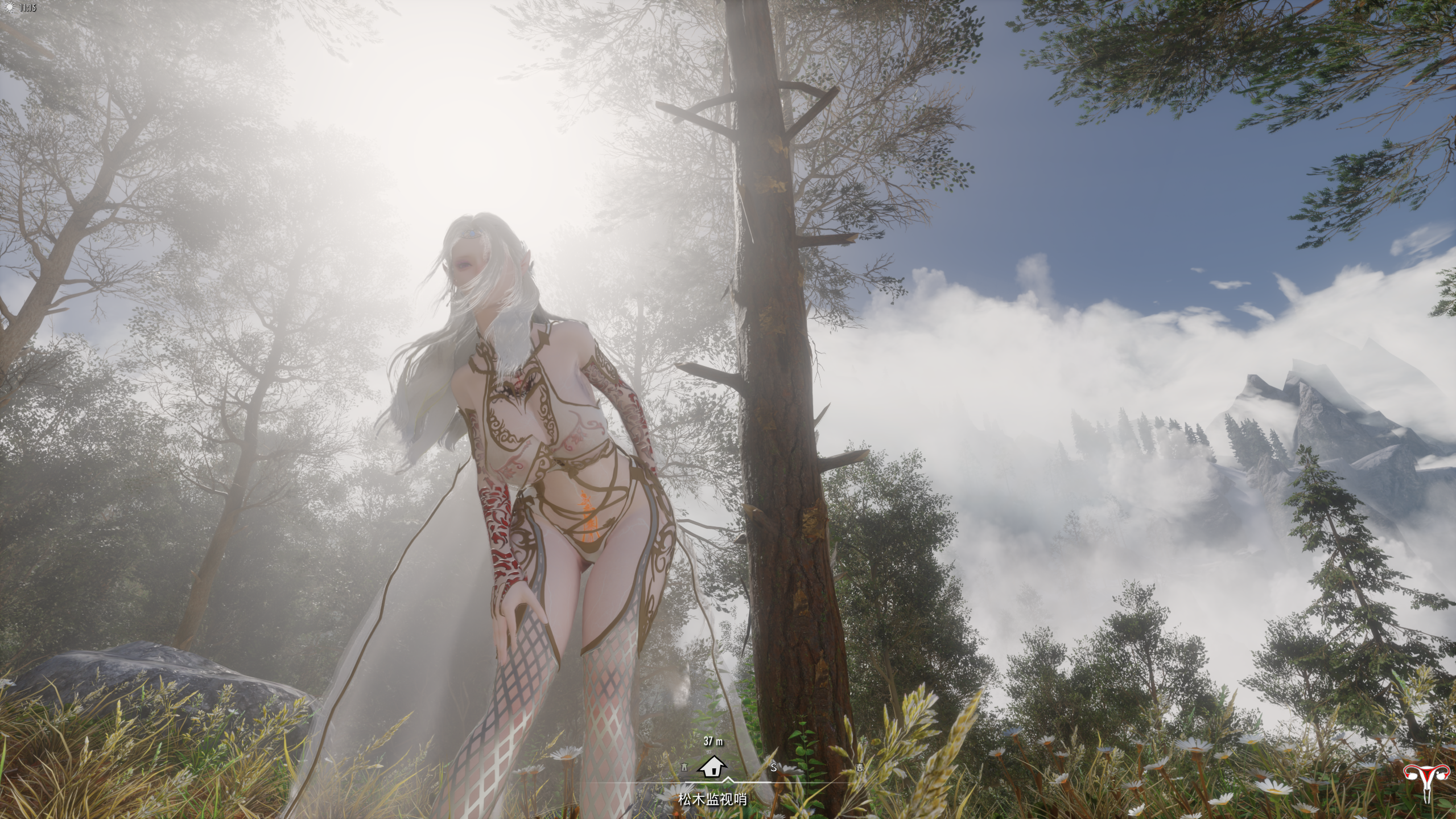This screenshot has width=1456, height=819.
Task: Click the house marker on the compass
Action: 712,767
